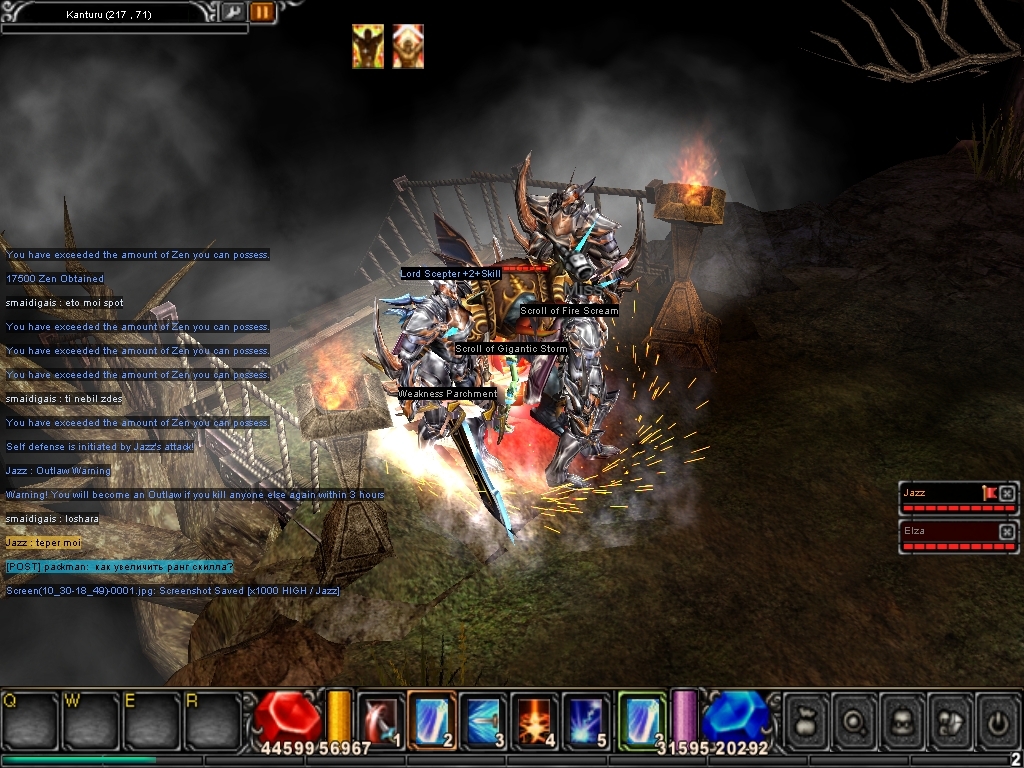Click the yellow buff icon with dark figure

point(368,46)
